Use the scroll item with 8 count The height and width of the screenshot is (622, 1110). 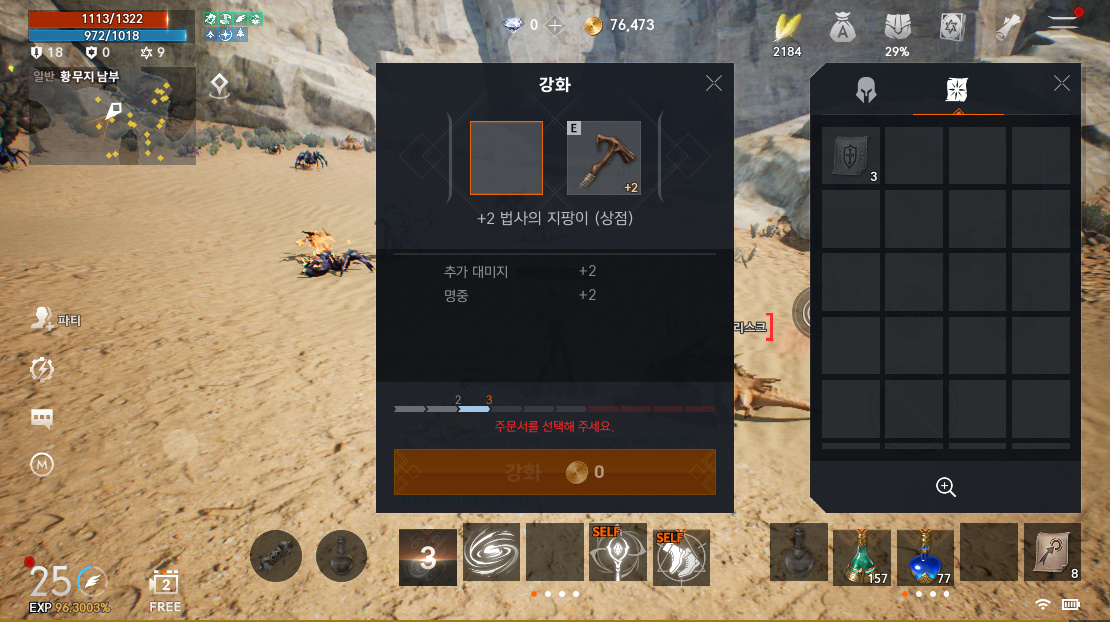(x=1052, y=552)
